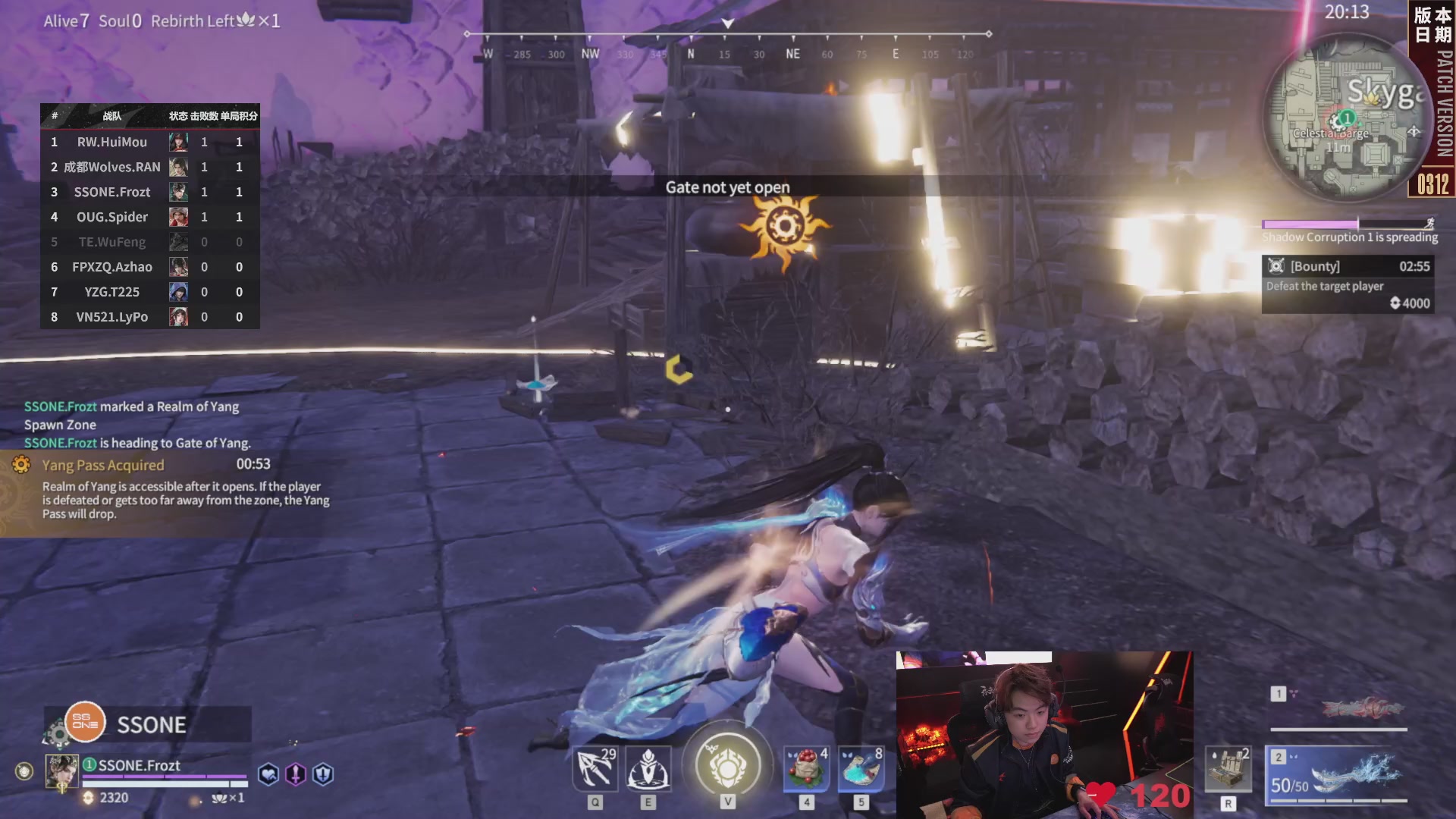Inspect the heart buff hexagon icon
This screenshot has width=1456, height=819.
268,774
